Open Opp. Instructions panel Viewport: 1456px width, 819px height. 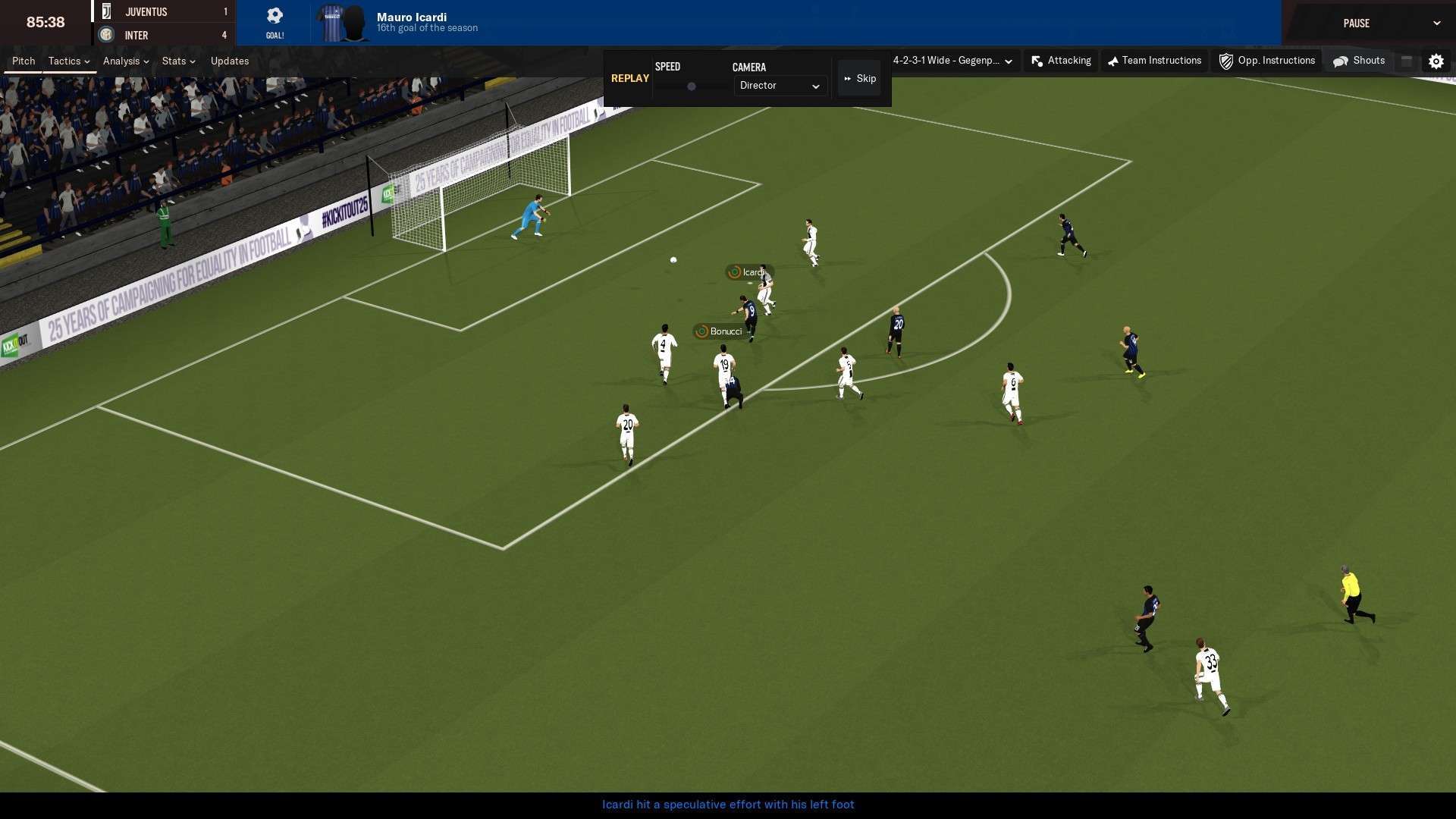[1267, 61]
